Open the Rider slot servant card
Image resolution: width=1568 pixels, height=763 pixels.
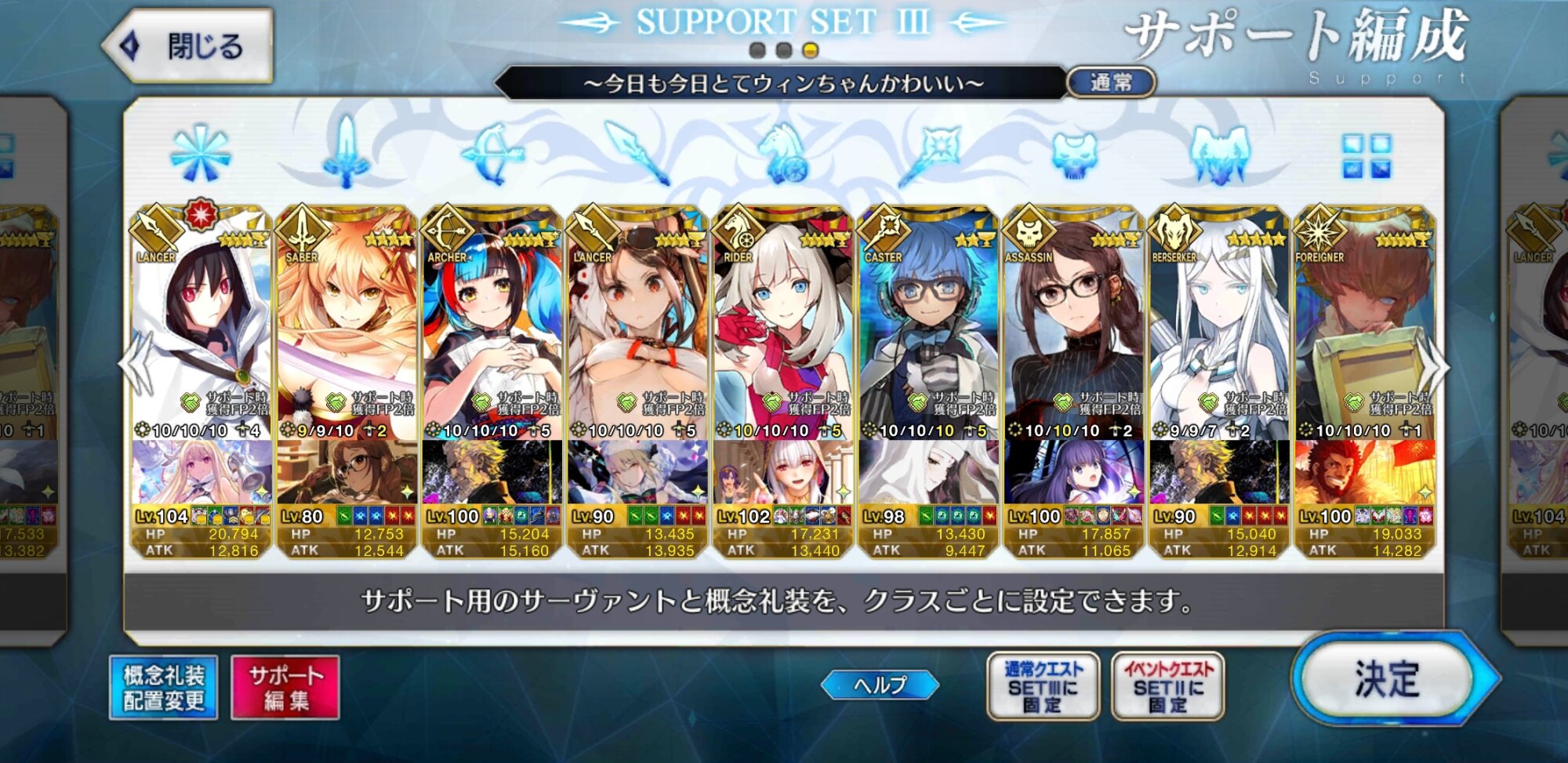point(782,329)
